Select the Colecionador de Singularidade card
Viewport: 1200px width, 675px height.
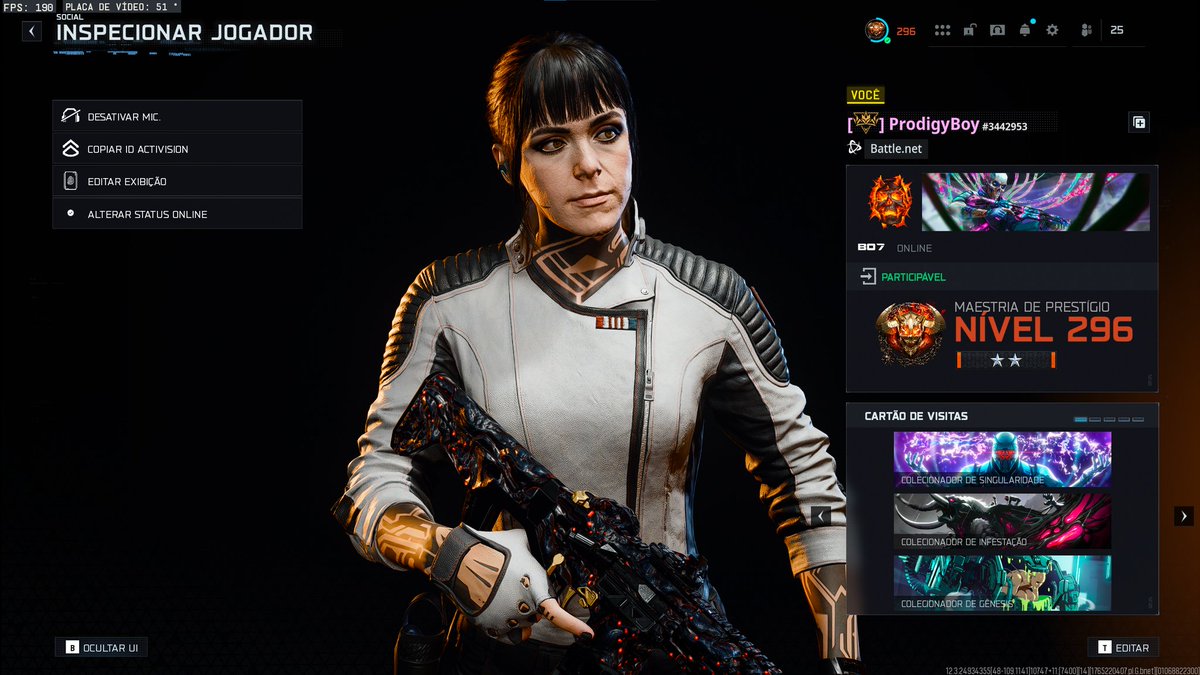pyautogui.click(x=1002, y=460)
